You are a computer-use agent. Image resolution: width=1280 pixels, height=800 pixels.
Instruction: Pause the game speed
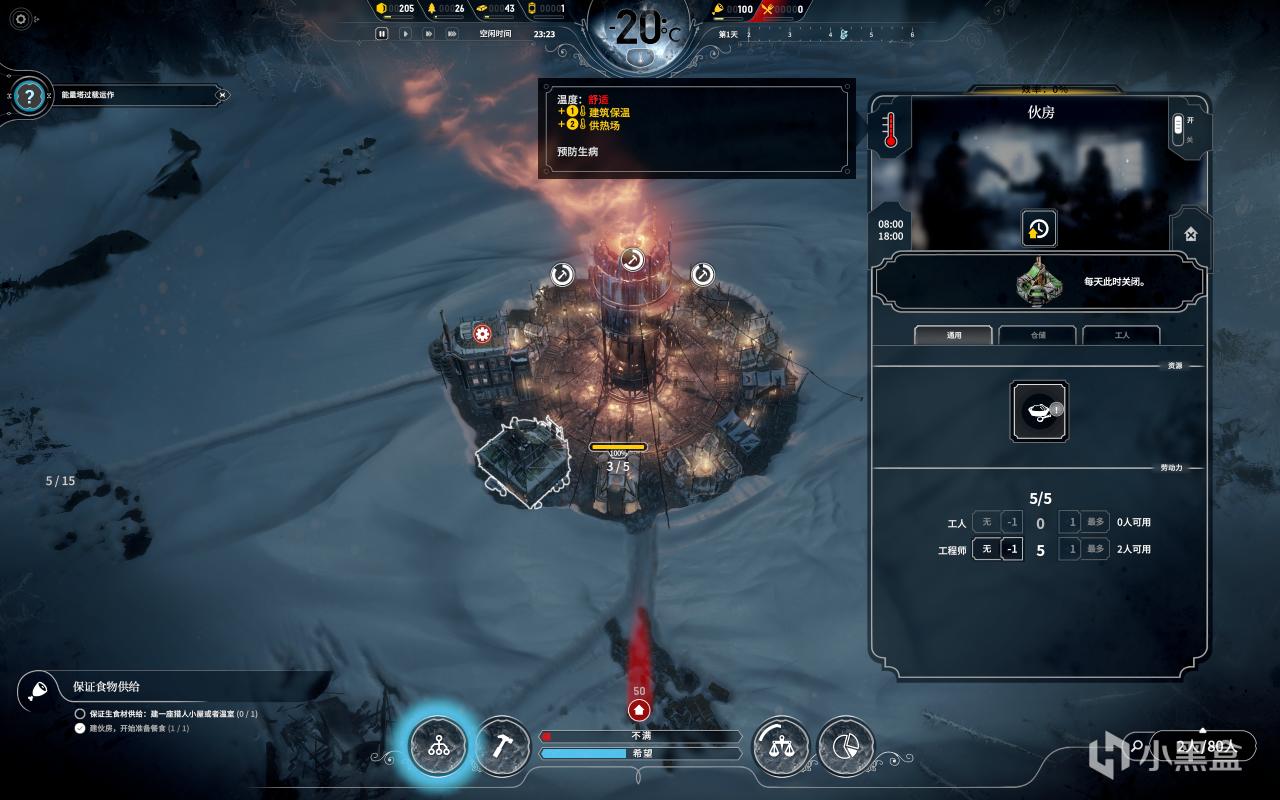pyautogui.click(x=381, y=33)
